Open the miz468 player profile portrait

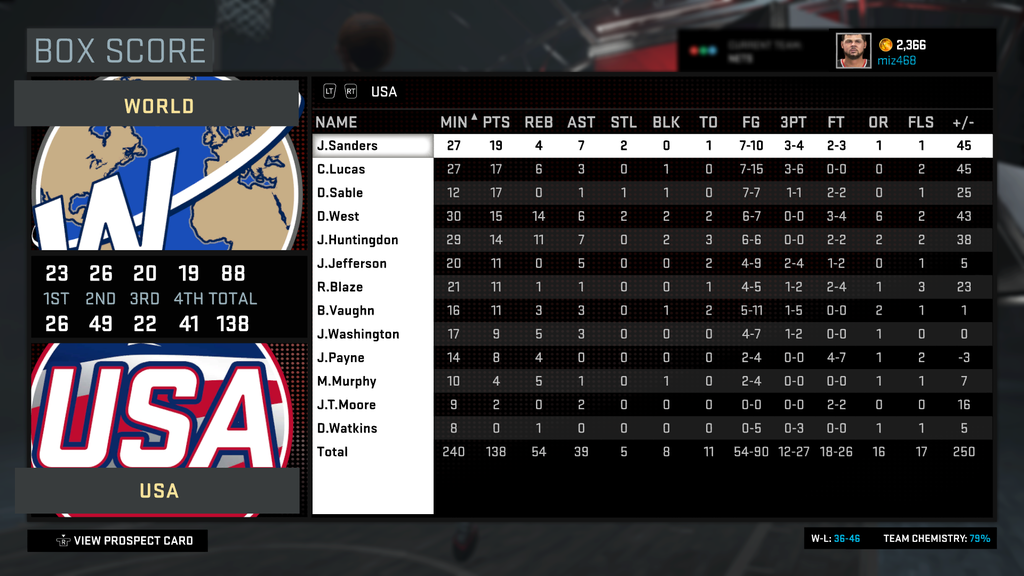coord(853,50)
